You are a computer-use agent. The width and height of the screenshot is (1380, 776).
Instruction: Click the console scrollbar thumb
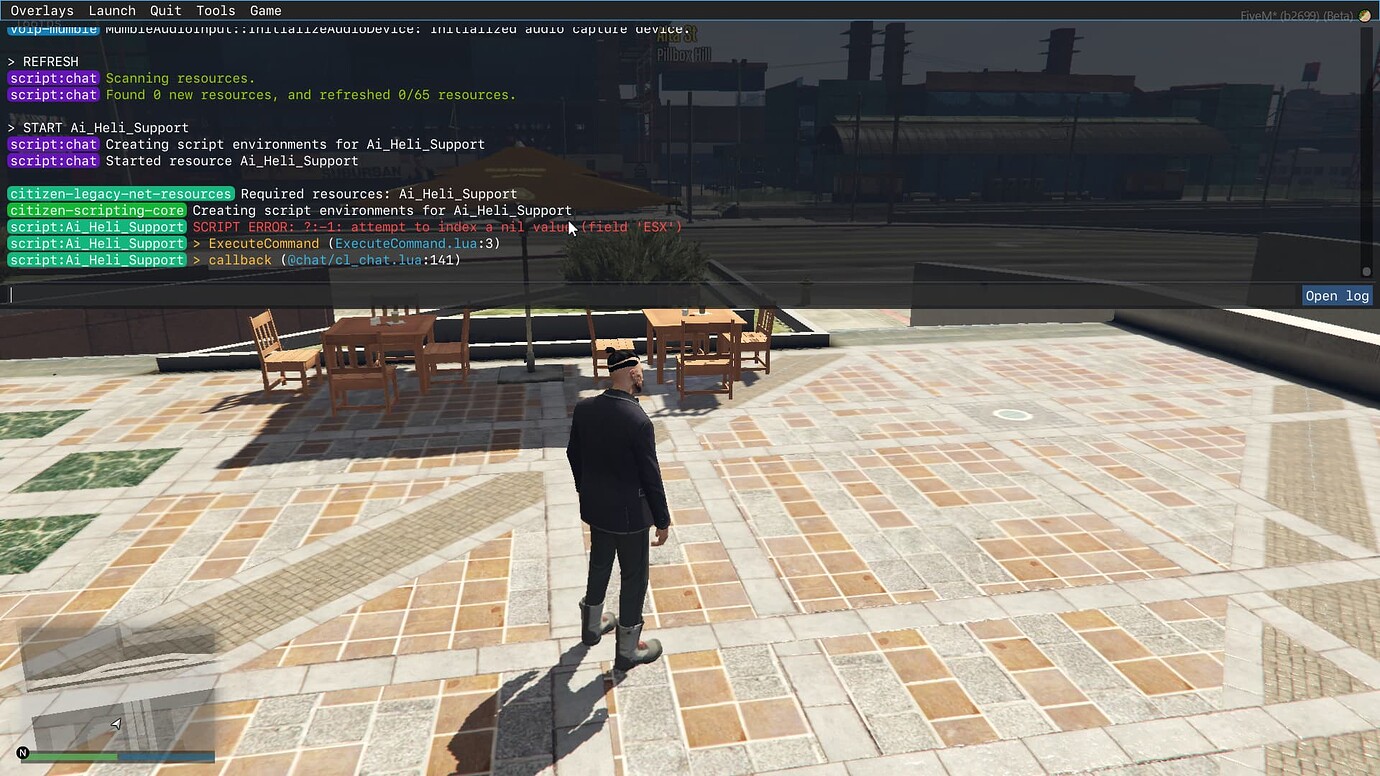coord(1365,270)
